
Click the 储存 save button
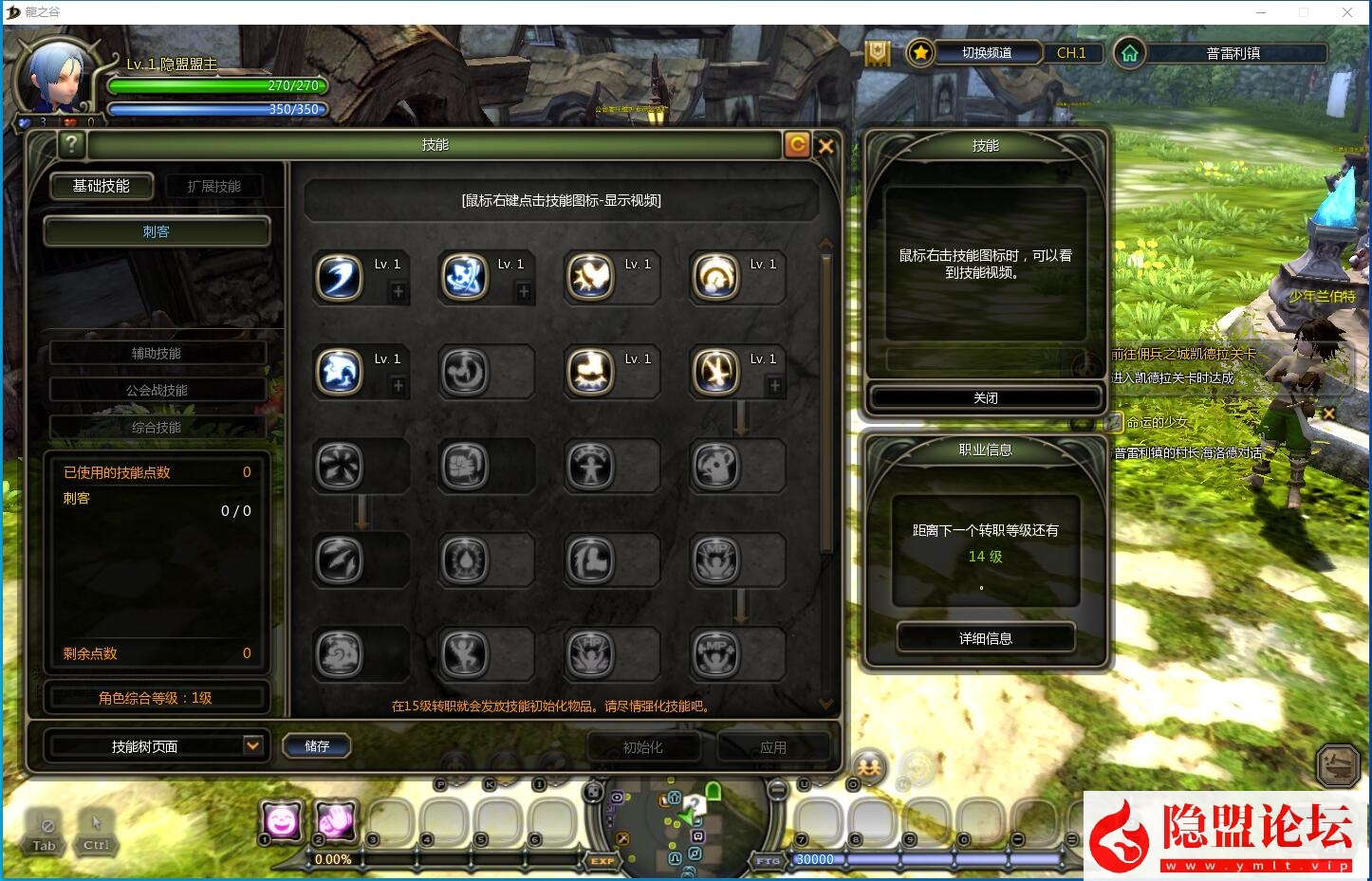click(317, 746)
